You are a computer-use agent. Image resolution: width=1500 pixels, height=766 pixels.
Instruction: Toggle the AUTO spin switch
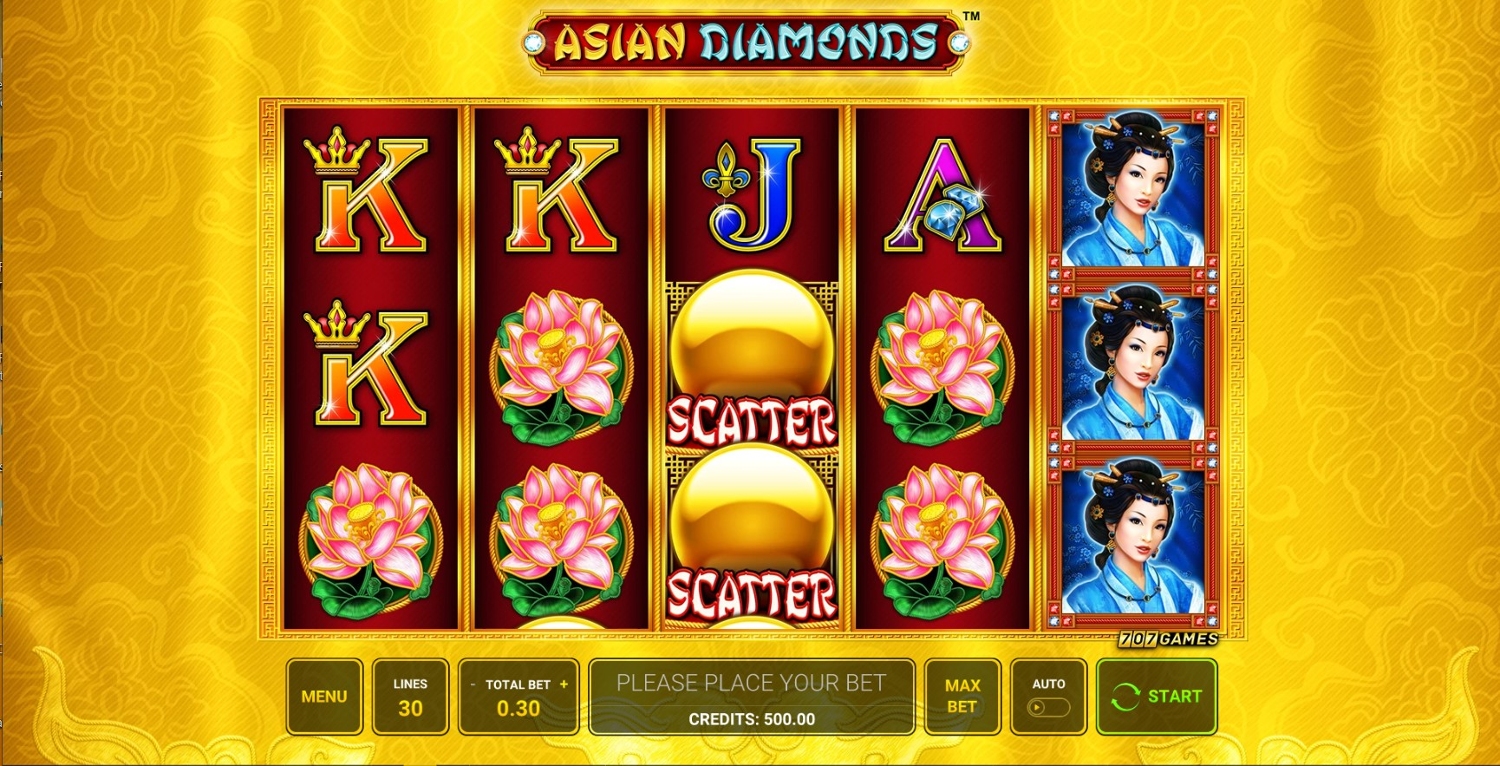click(1048, 707)
